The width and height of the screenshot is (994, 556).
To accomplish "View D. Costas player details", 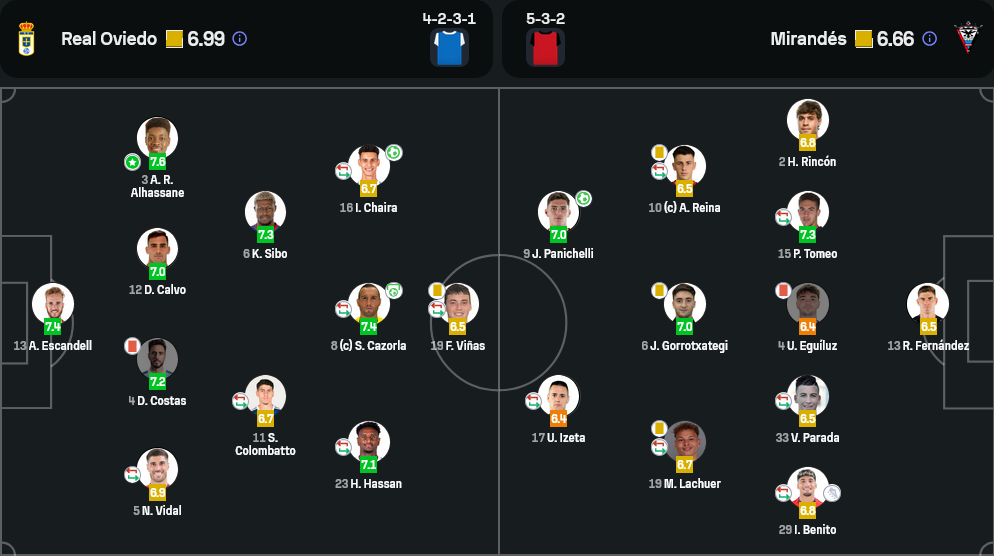I will [x=157, y=360].
